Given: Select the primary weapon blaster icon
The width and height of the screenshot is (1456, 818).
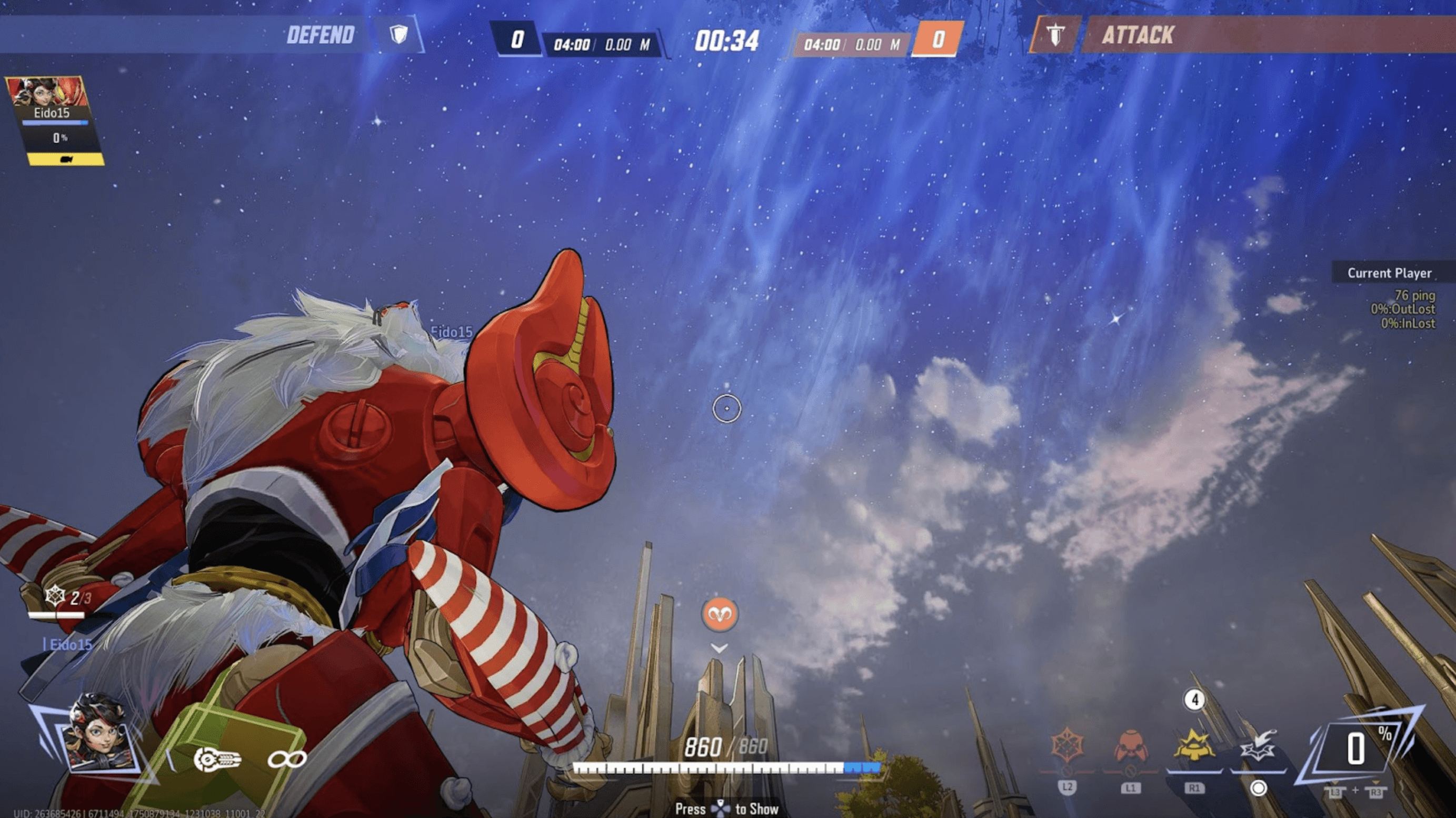Looking at the screenshot, I should click(217, 759).
